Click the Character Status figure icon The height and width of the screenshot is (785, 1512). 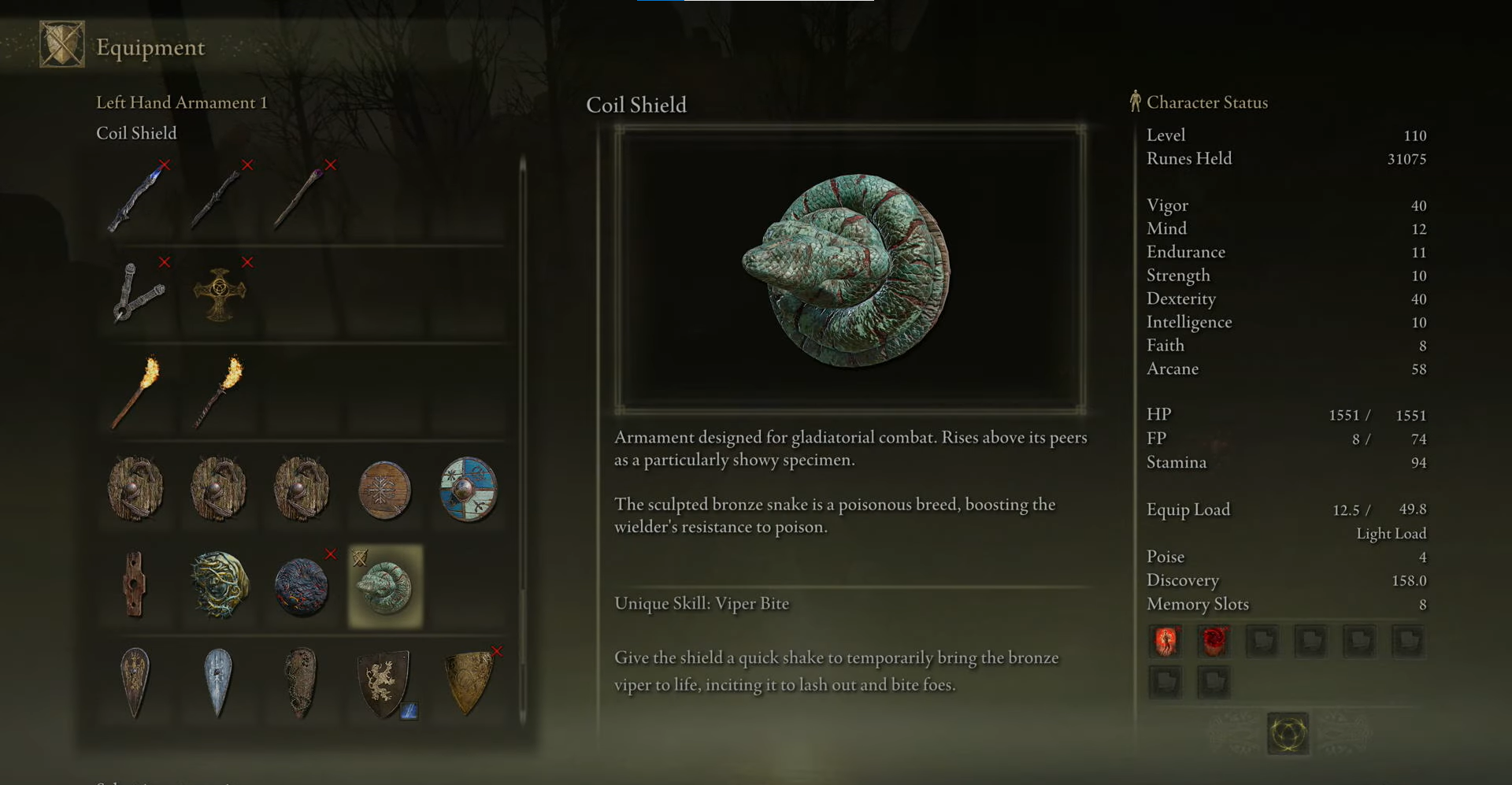(1135, 101)
